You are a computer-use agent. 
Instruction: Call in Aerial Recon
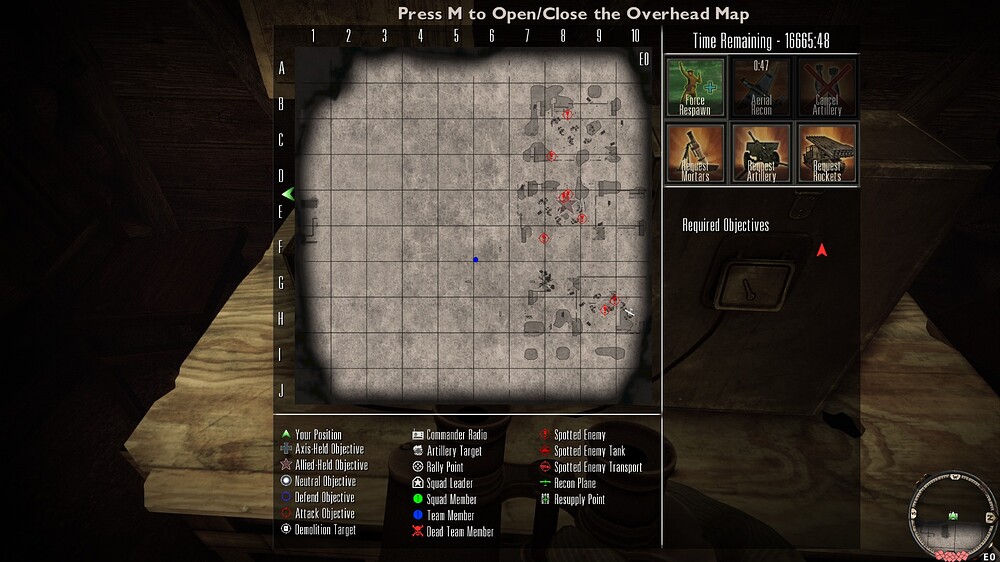(761, 87)
